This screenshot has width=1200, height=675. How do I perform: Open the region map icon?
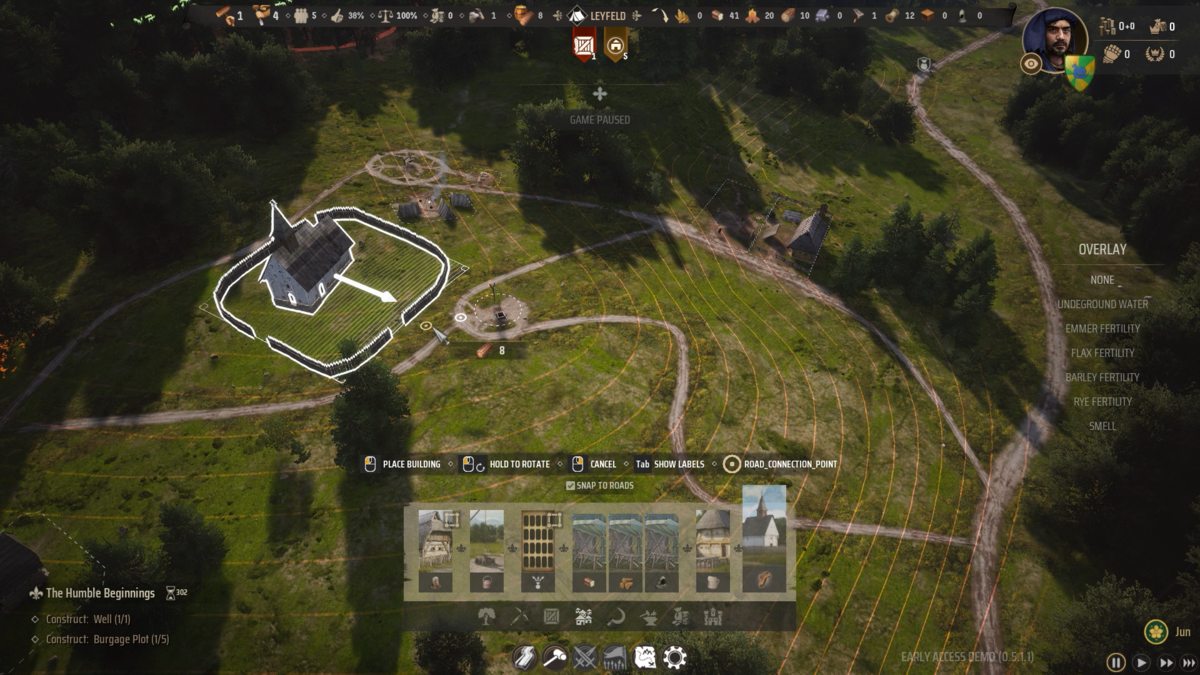645,657
